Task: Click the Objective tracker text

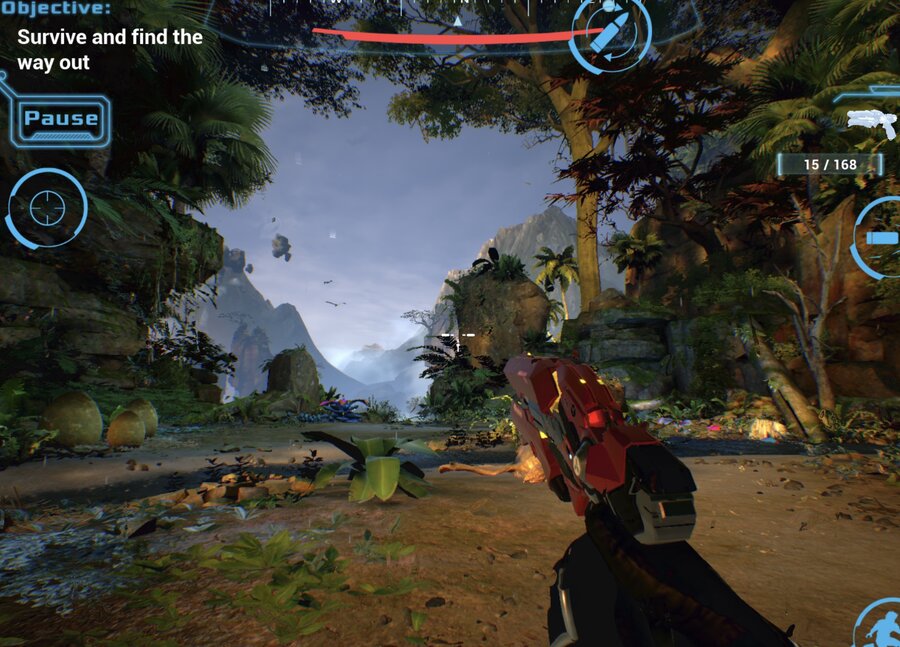Action: tap(109, 50)
